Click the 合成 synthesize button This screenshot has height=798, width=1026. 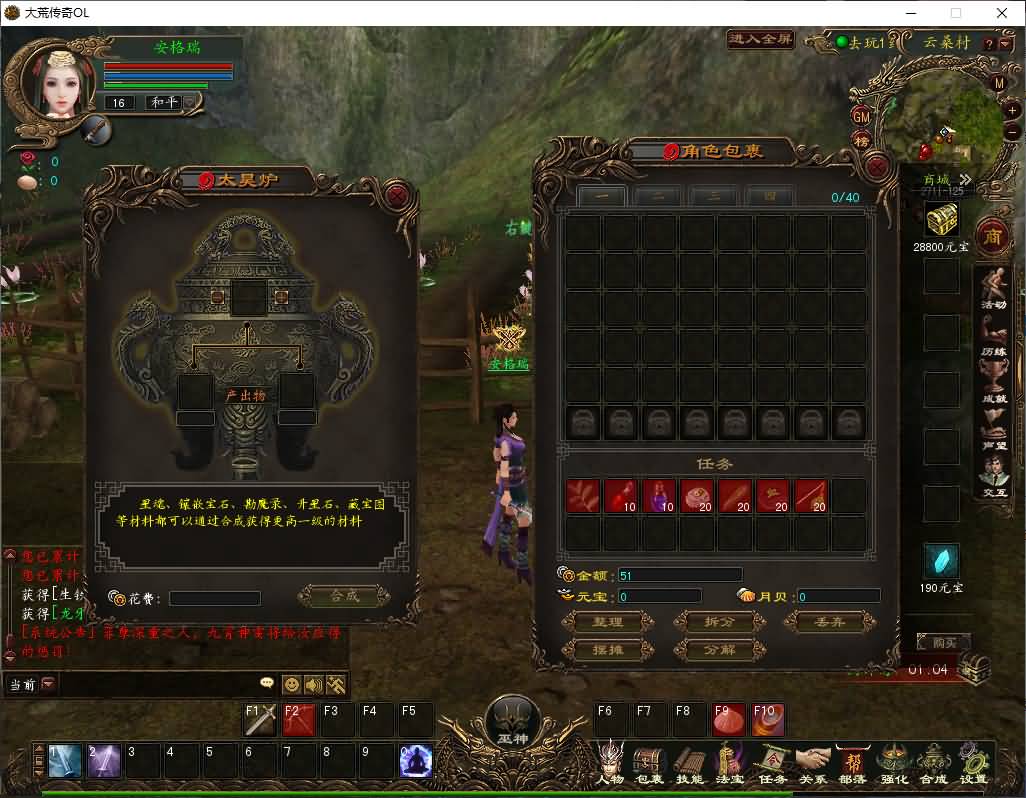(343, 597)
